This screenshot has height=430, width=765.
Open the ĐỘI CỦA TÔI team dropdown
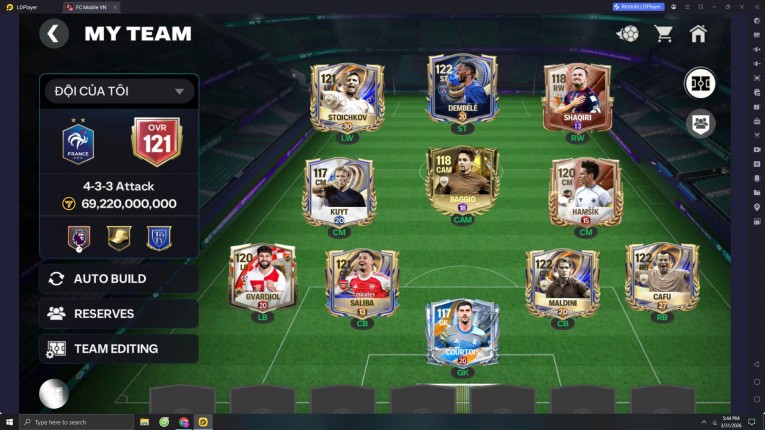pyautogui.click(x=118, y=92)
